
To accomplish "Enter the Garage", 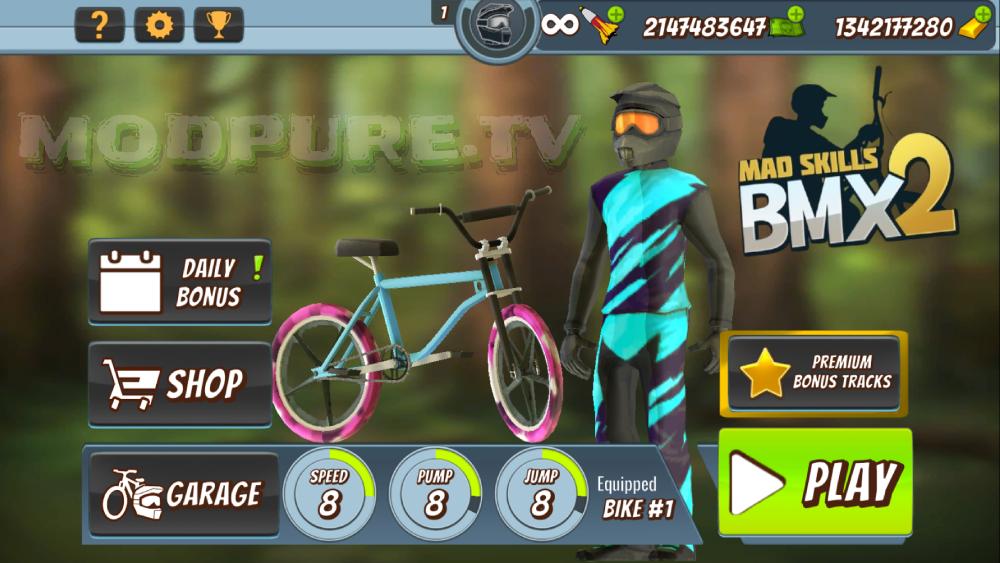I will (x=182, y=494).
